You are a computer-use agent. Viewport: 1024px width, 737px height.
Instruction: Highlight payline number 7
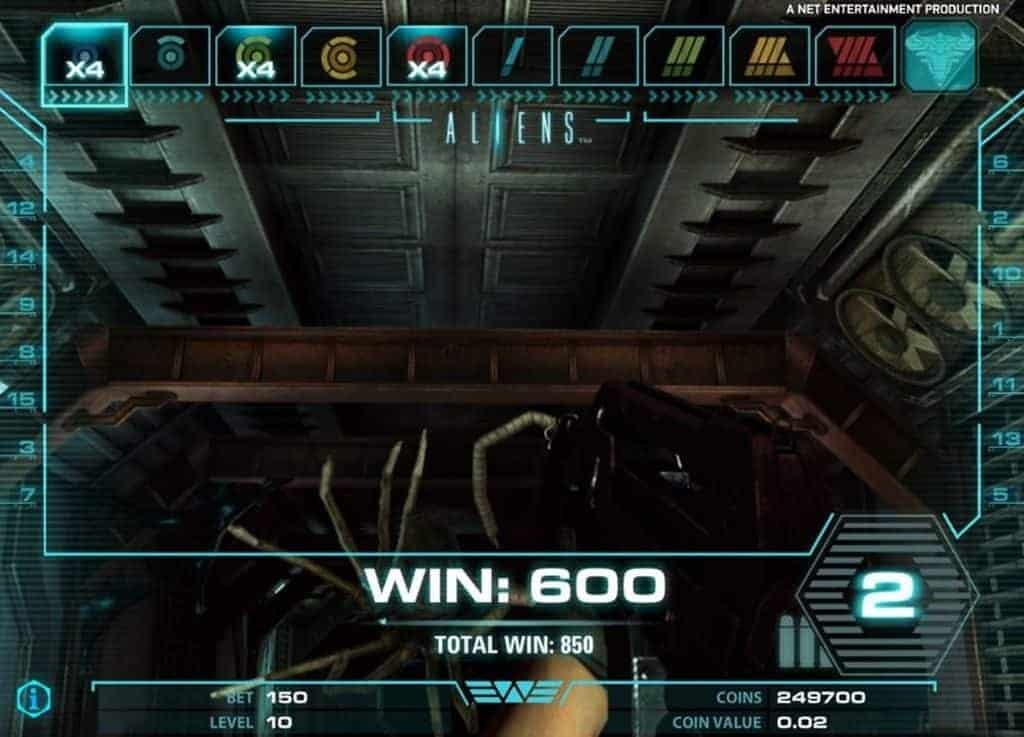[x=27, y=494]
